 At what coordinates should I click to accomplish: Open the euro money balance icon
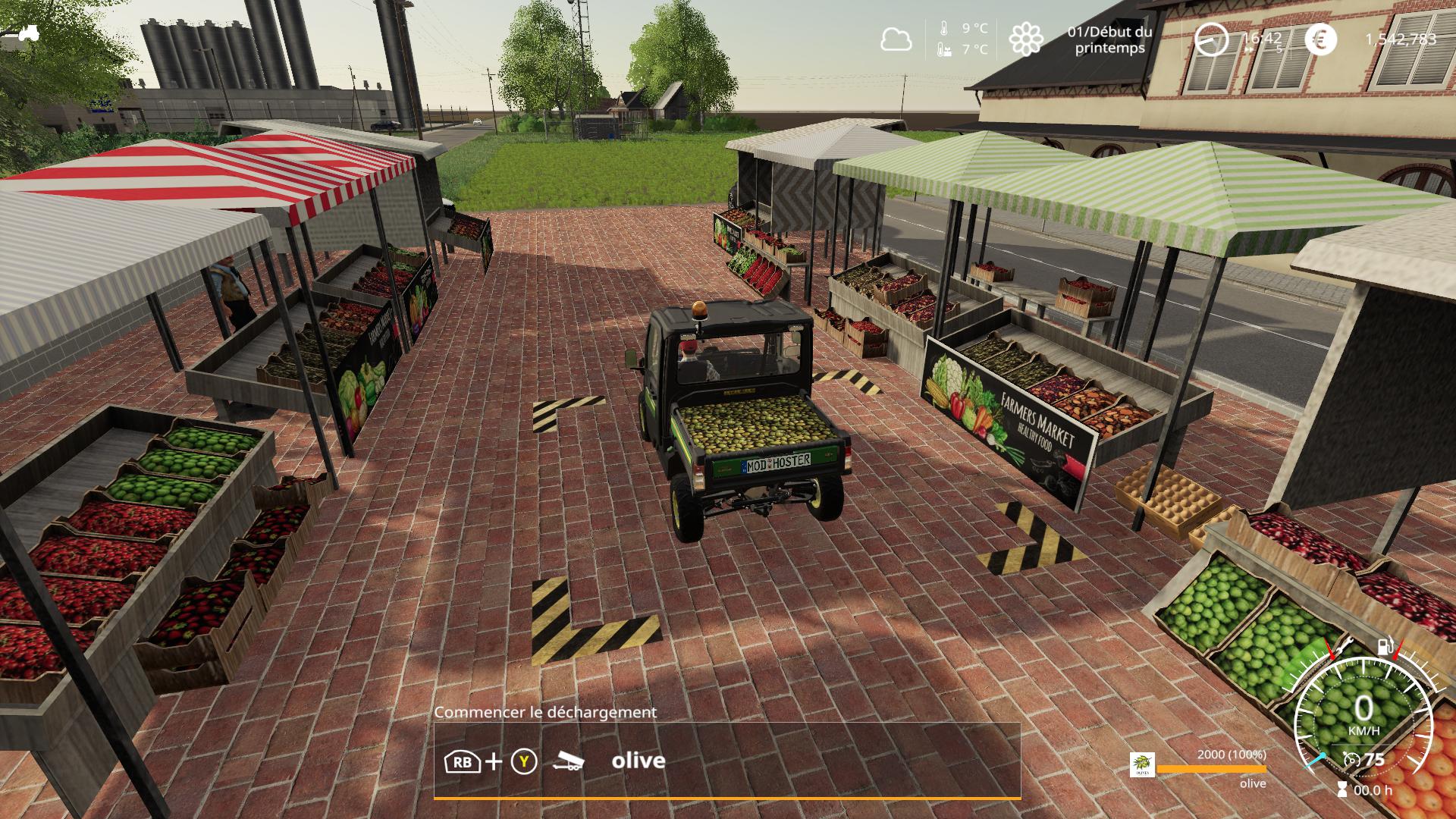pyautogui.click(x=1320, y=39)
